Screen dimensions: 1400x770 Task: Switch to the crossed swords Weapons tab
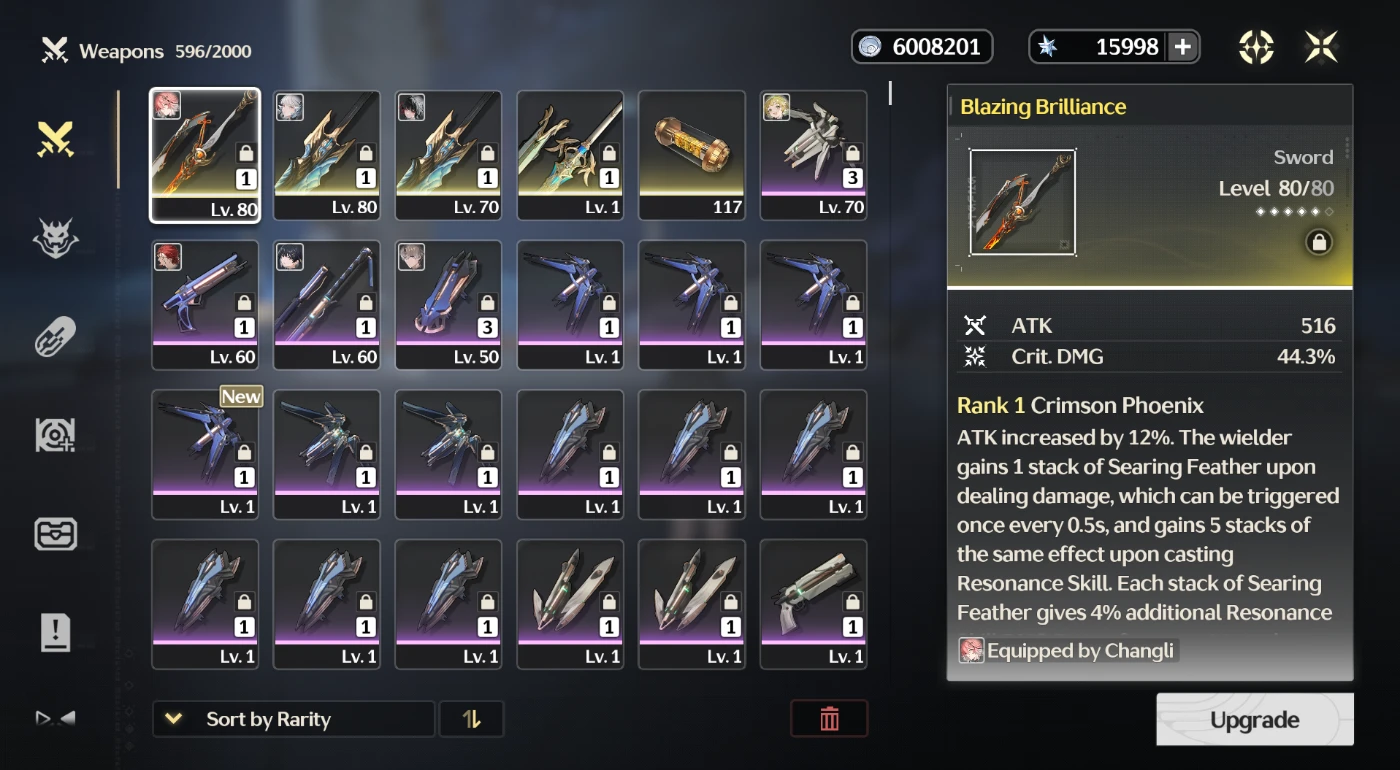[x=56, y=140]
